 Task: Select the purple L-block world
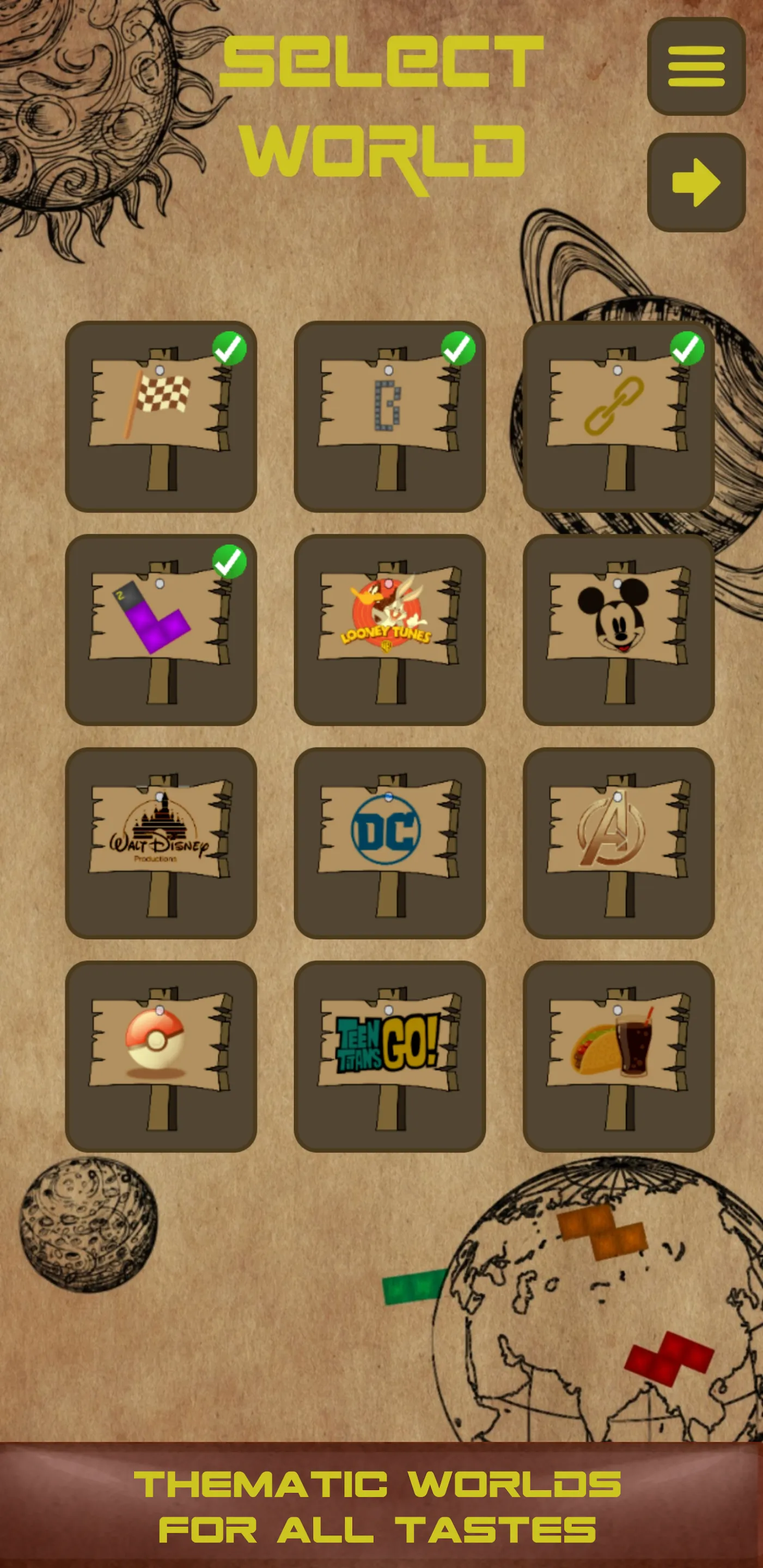pyautogui.click(x=161, y=629)
